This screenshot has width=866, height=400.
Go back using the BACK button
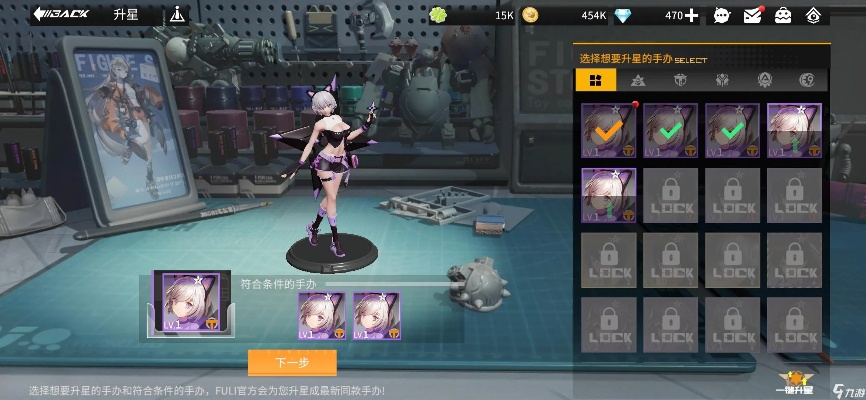tap(60, 14)
